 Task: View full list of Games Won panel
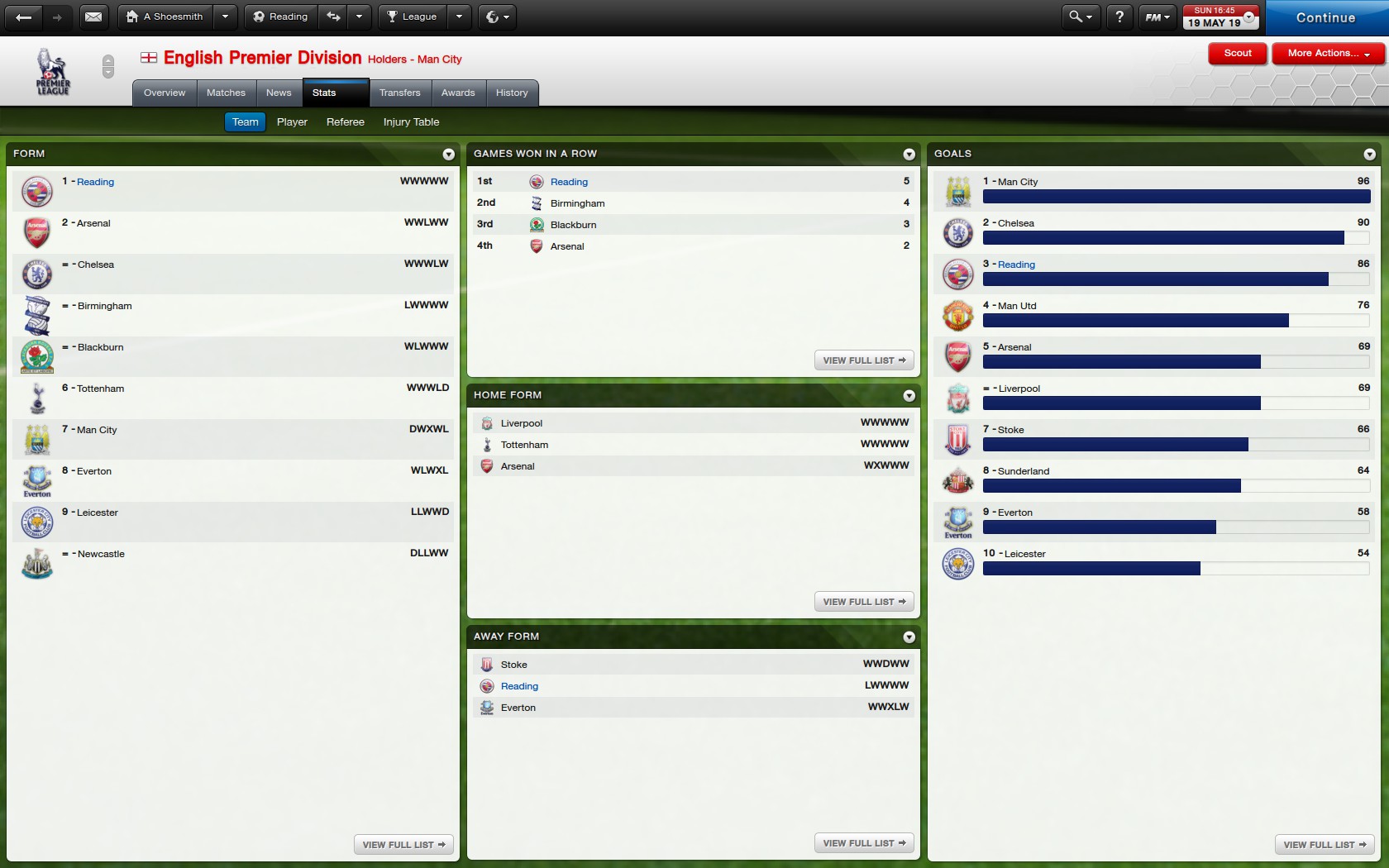pyautogui.click(x=864, y=360)
